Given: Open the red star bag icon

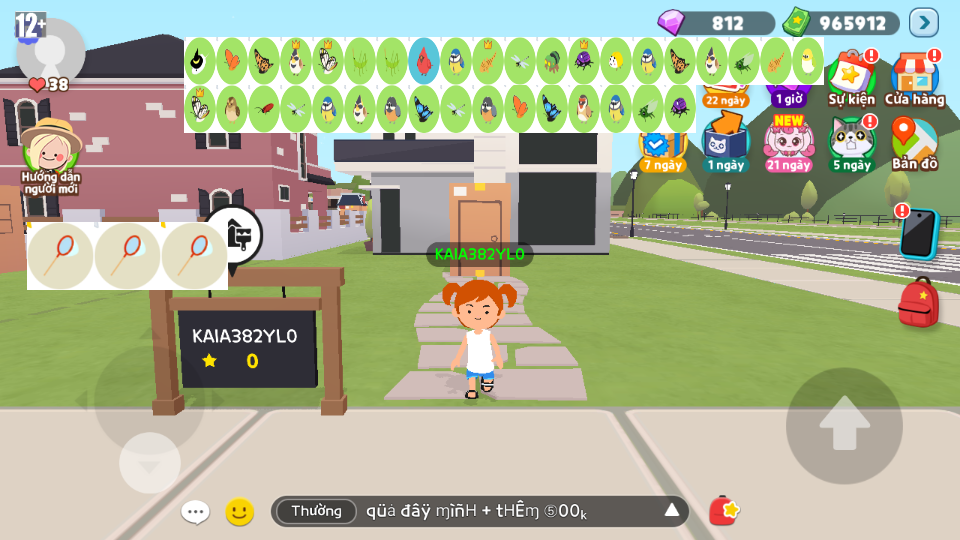Looking at the screenshot, I should click(723, 511).
